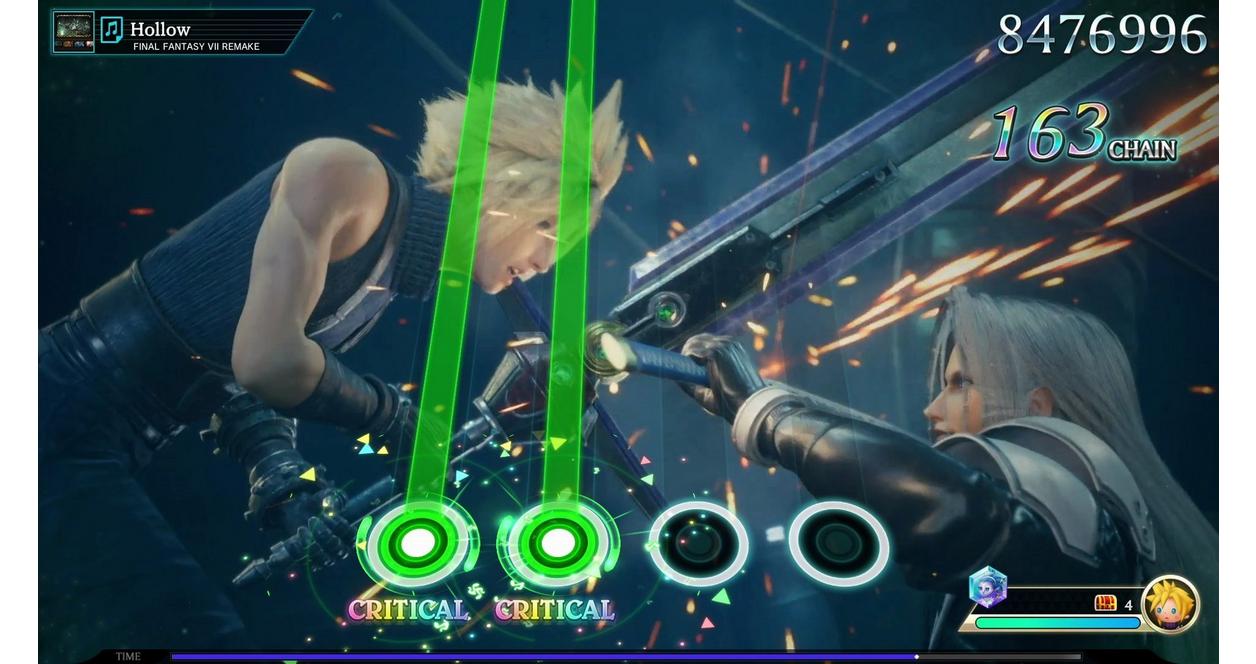The width and height of the screenshot is (1256, 664).
Task: Click the blue summon crystal icon
Action: tap(988, 588)
